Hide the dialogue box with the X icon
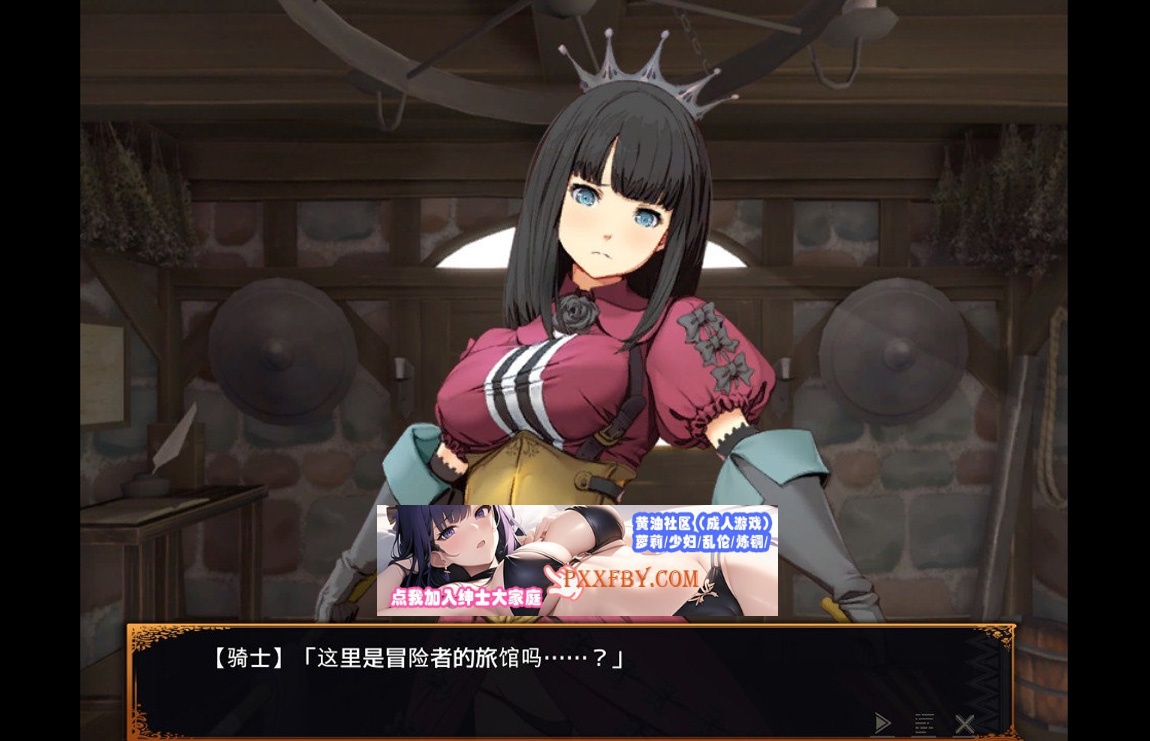The width and height of the screenshot is (1150, 741). [964, 723]
